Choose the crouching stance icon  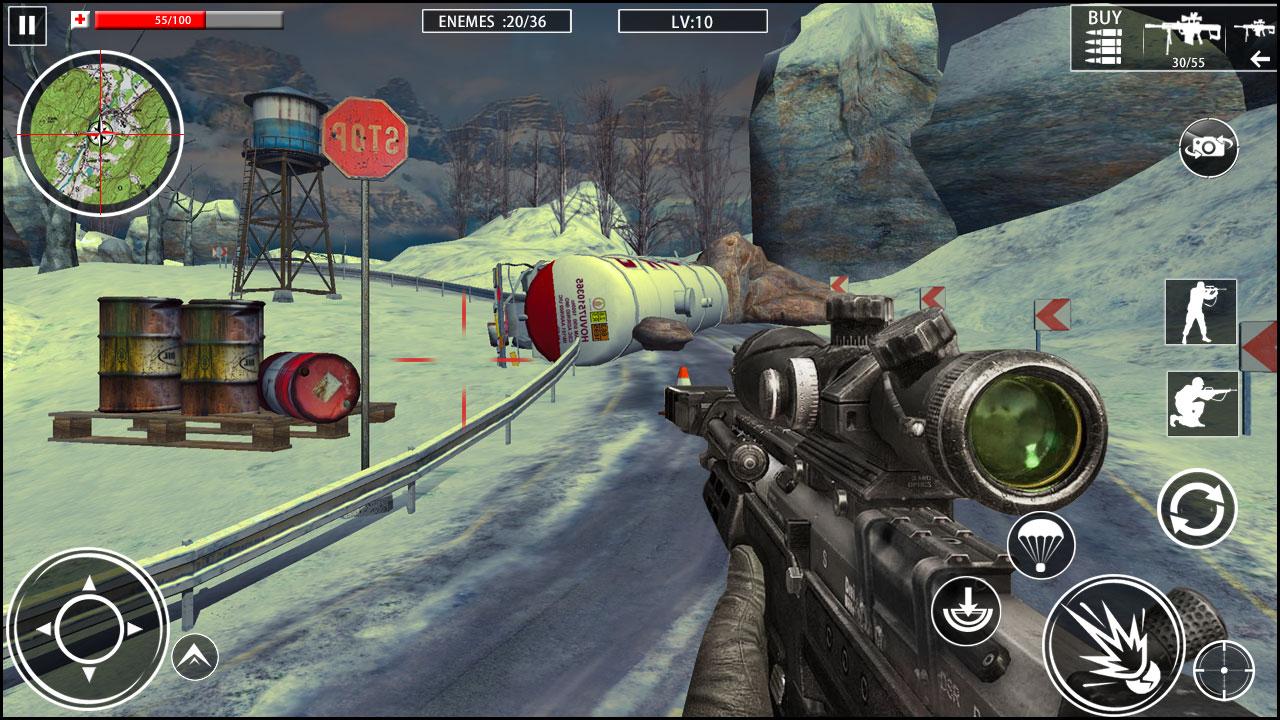click(1202, 403)
